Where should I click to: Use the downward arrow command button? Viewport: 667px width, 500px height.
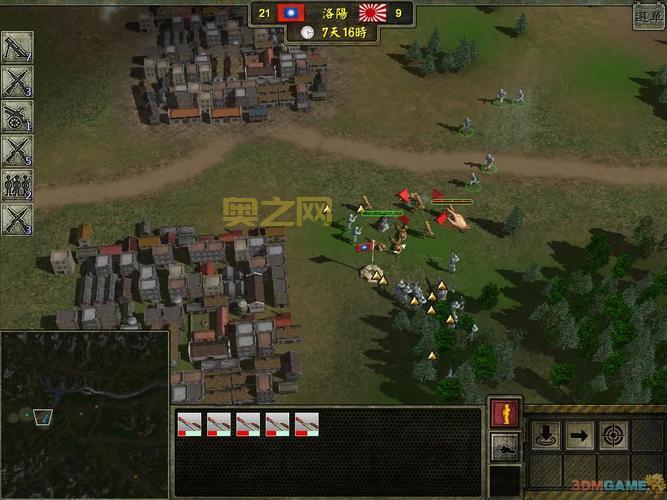545,435
